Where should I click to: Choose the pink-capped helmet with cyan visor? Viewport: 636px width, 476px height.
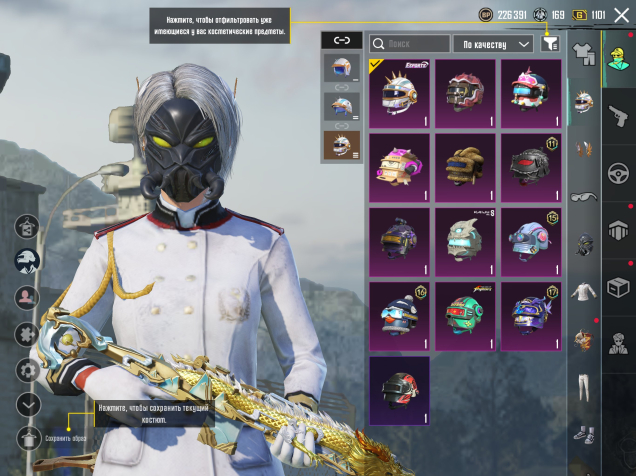[x=530, y=93]
